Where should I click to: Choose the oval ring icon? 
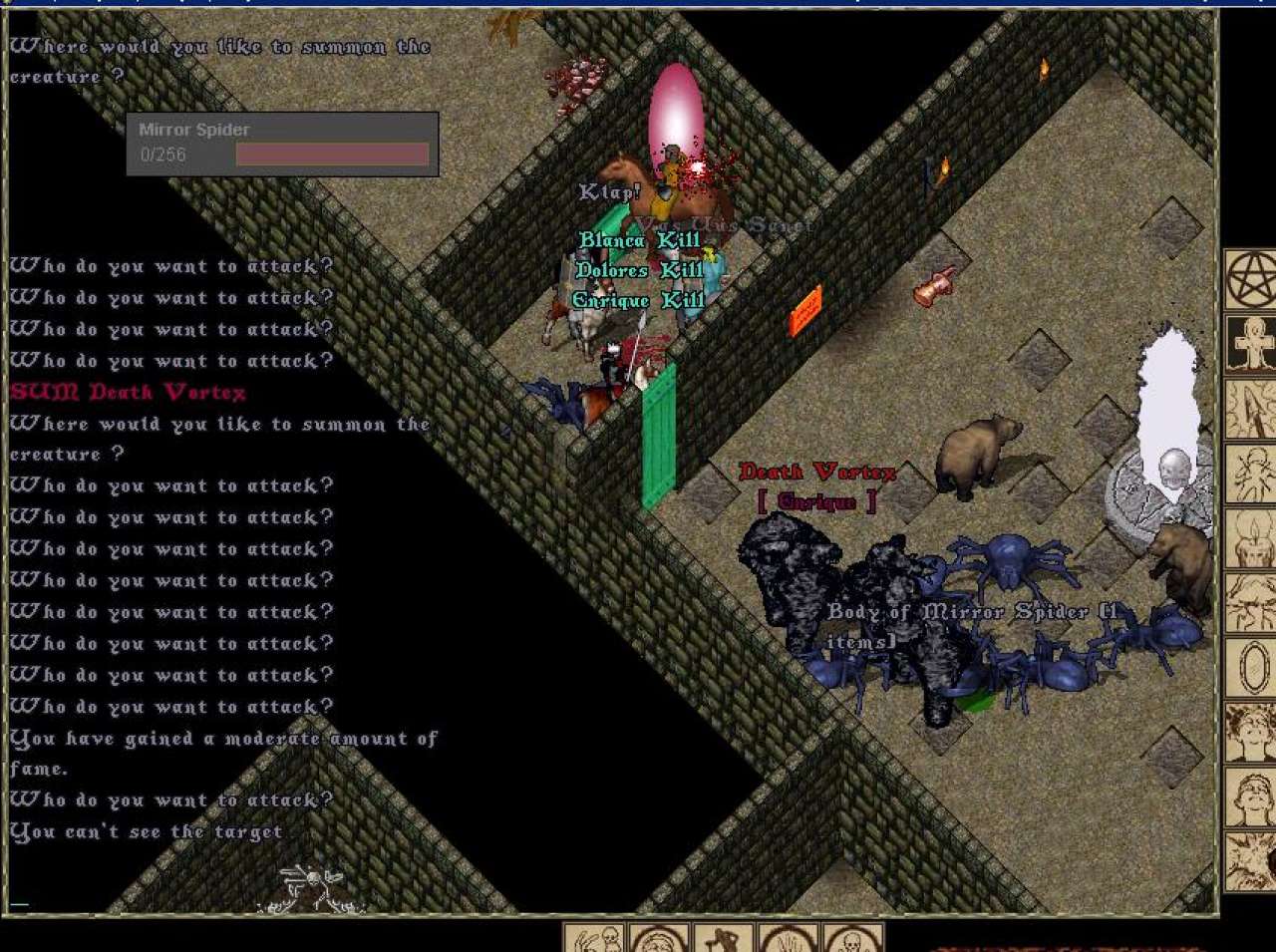tap(1250, 666)
